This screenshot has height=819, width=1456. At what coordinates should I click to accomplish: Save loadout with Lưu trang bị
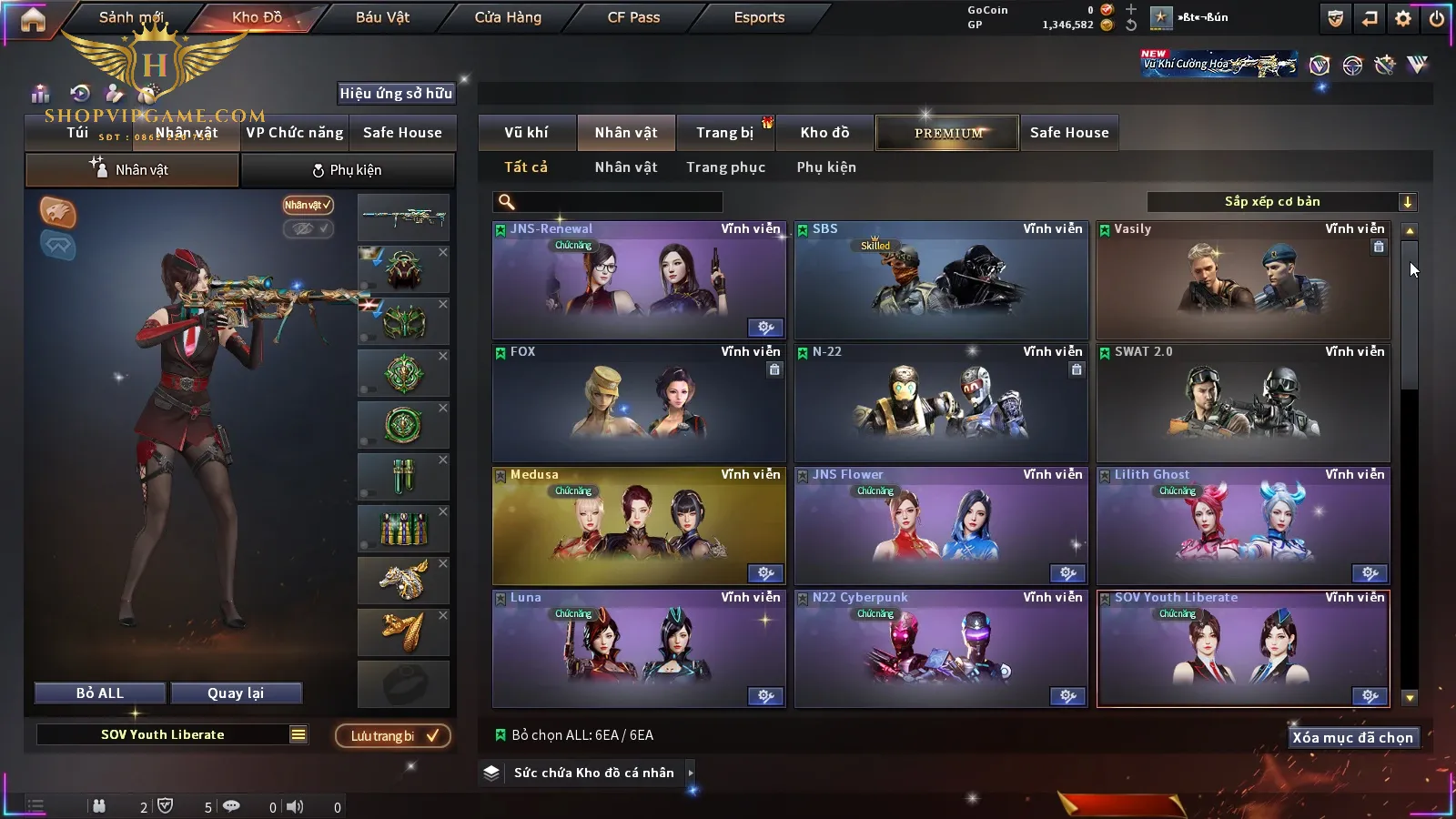[393, 736]
